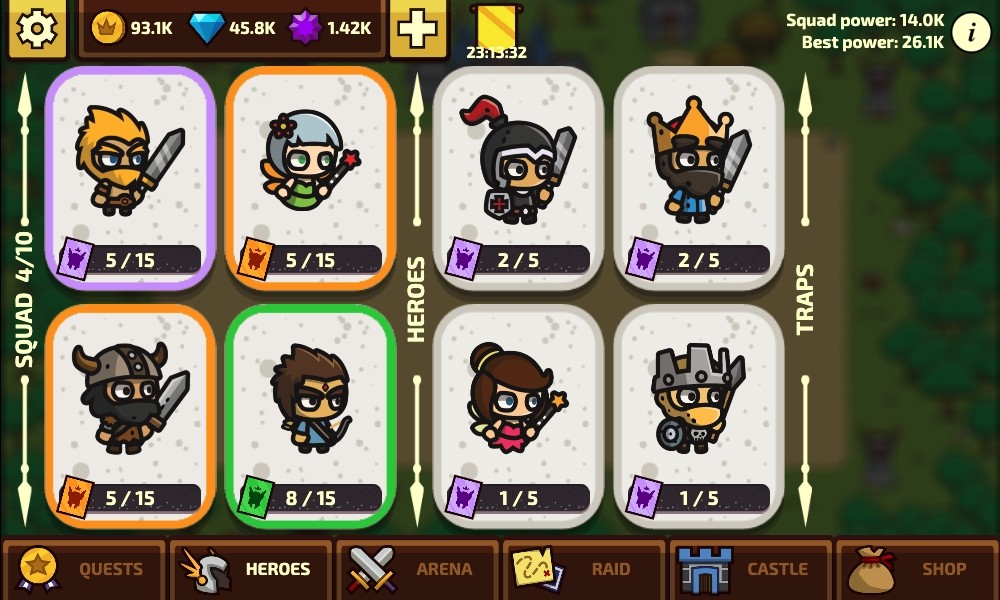Open the Shop tab
Viewport: 1000px width, 600px height.
pyautogui.click(x=917, y=569)
